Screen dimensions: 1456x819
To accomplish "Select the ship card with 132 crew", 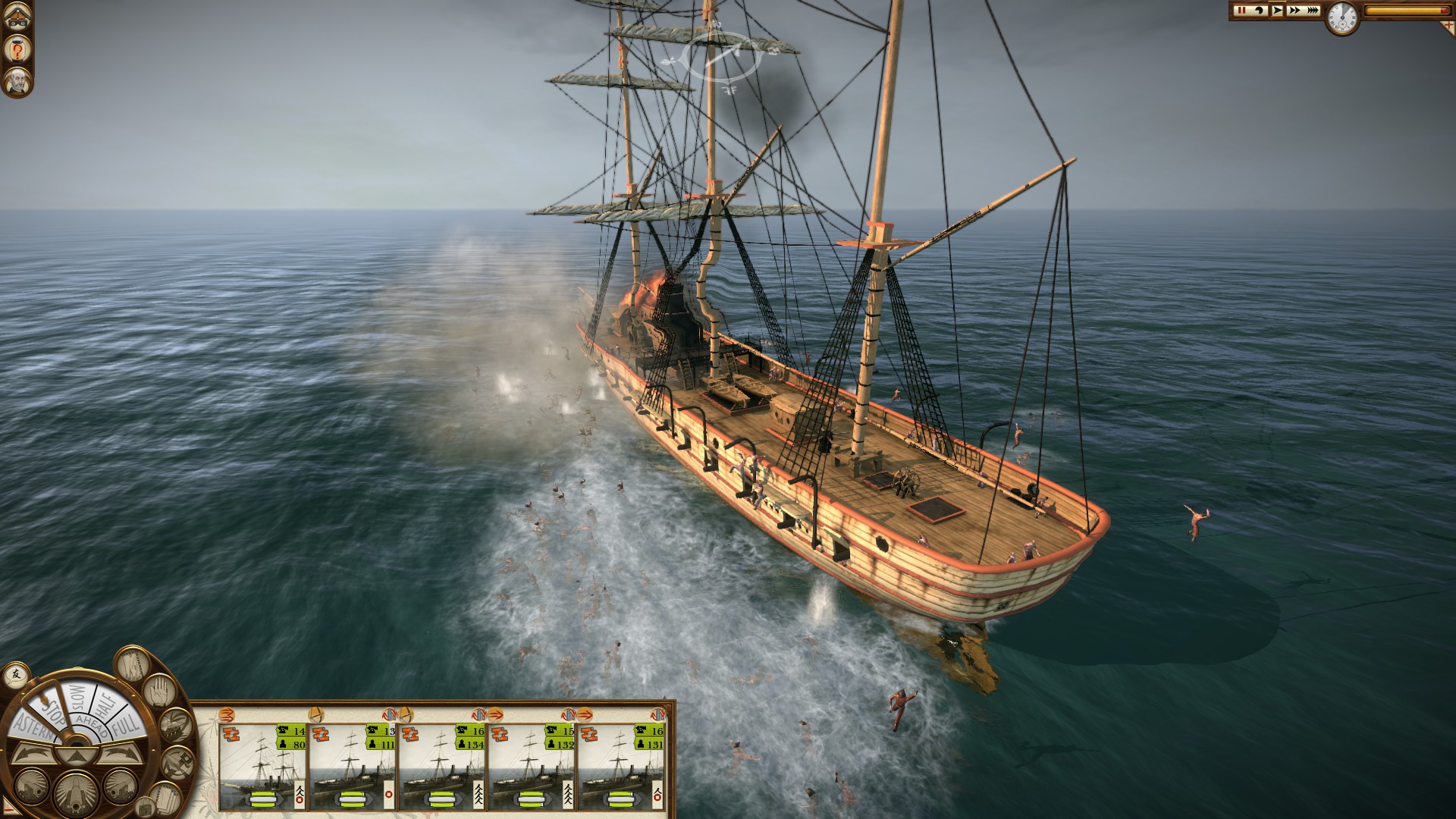I will click(532, 766).
